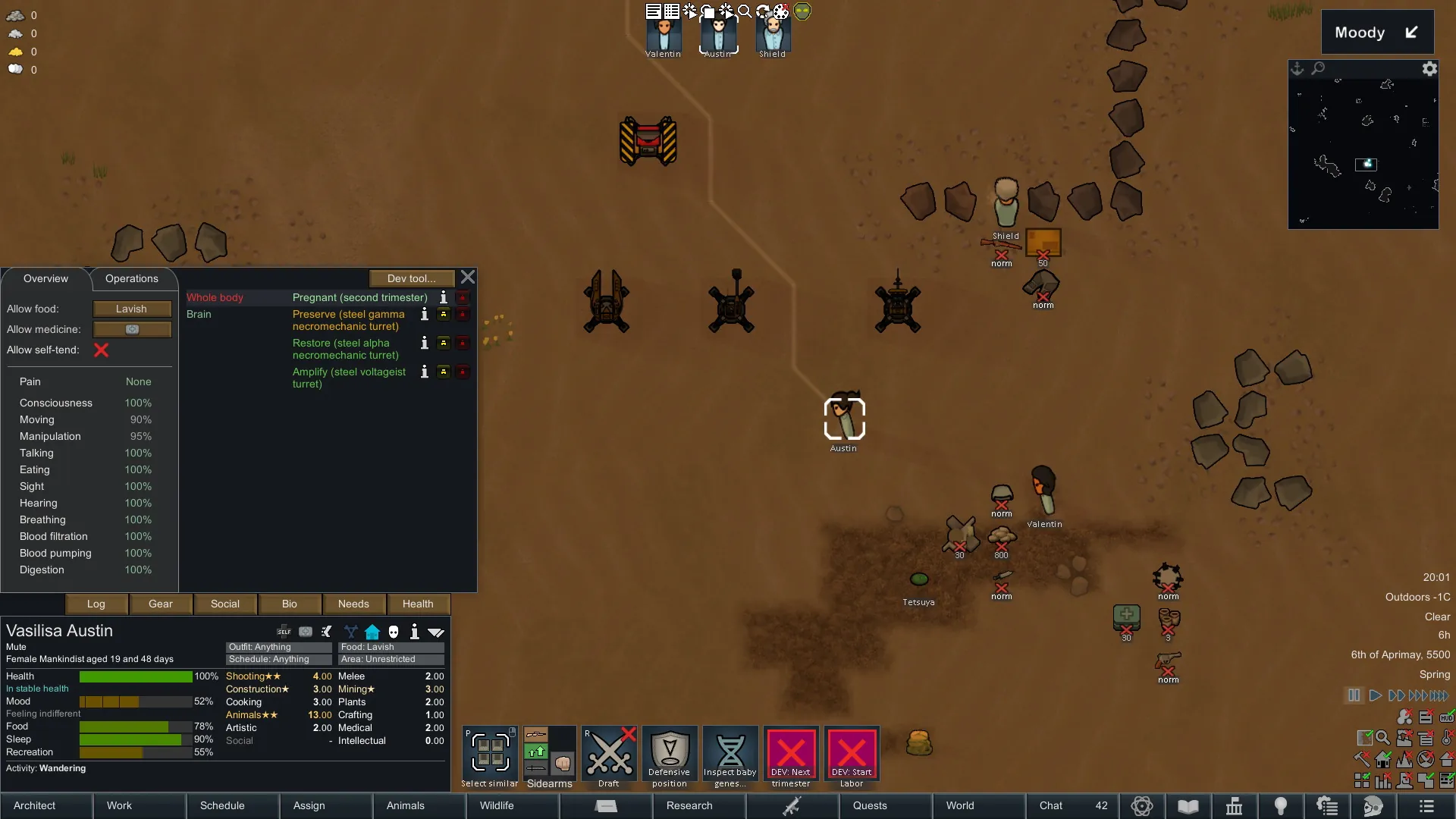Open the Quests menu
1456x819 pixels.
pos(870,805)
